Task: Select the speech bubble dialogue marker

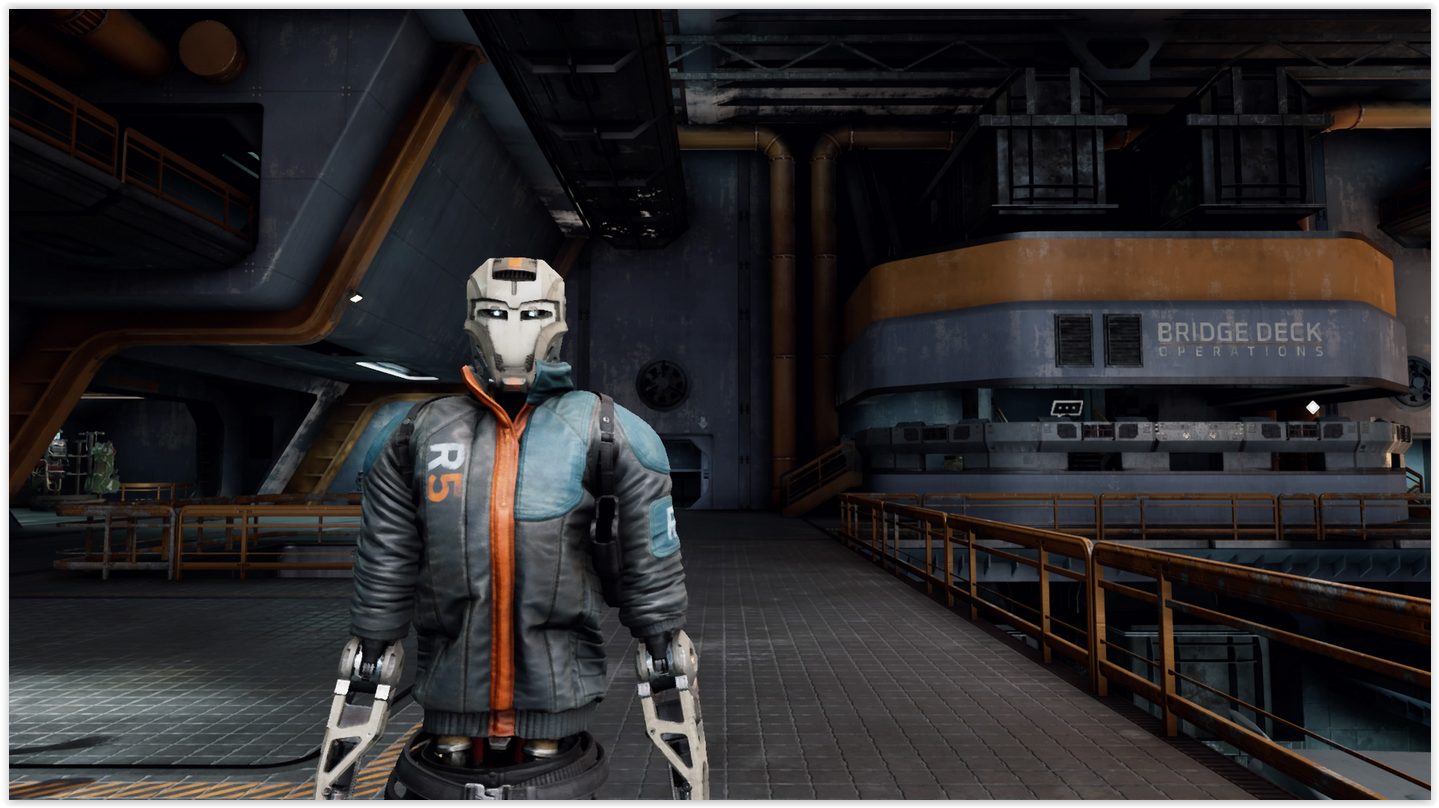Action: point(1066,408)
